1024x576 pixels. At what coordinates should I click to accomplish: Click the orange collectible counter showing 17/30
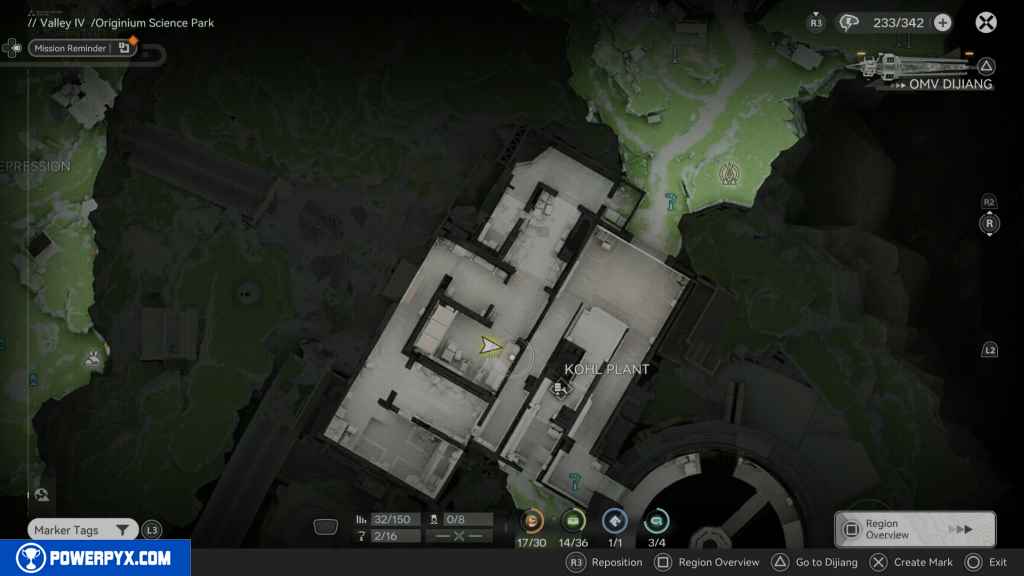click(531, 521)
